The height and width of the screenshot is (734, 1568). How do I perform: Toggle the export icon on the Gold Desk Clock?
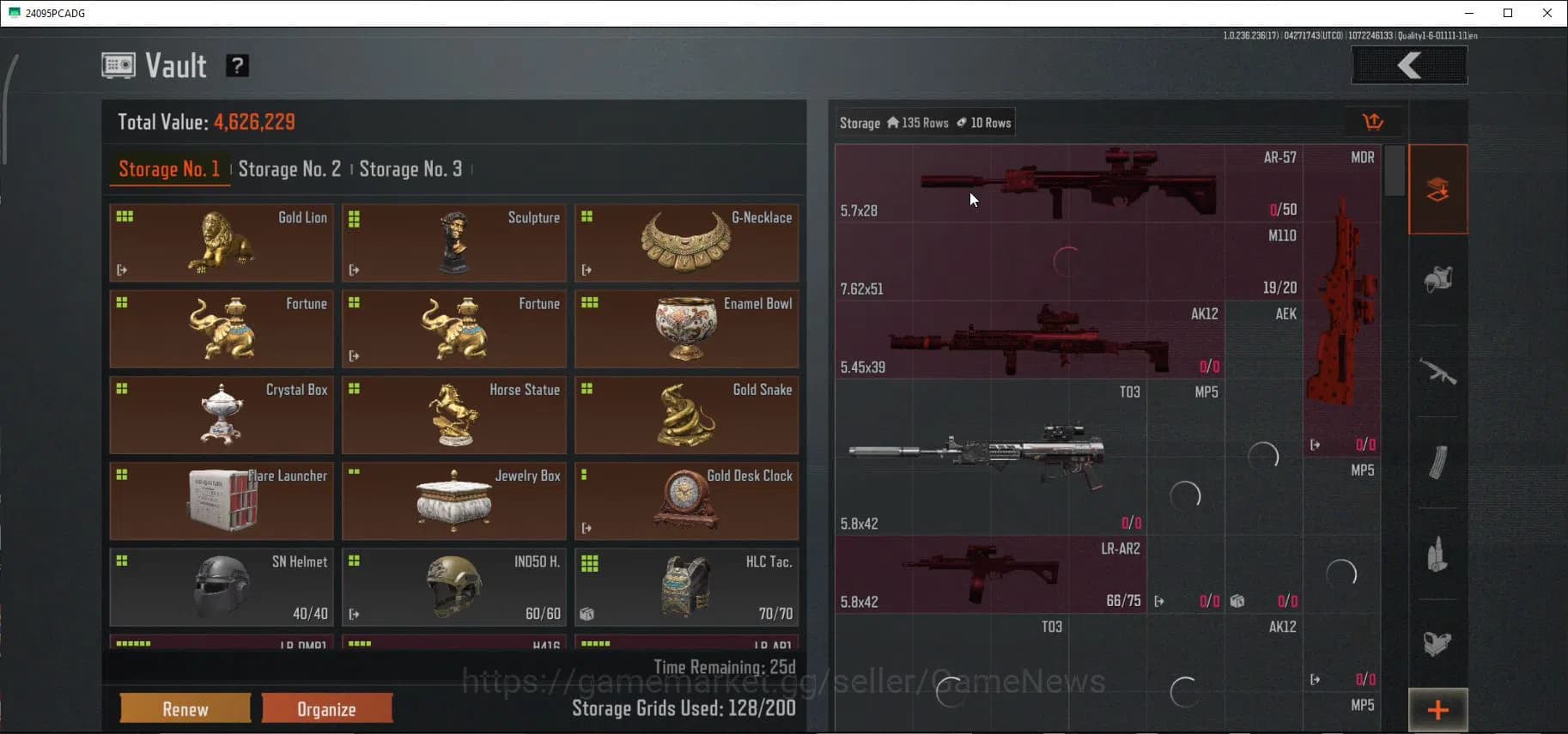pos(586,528)
